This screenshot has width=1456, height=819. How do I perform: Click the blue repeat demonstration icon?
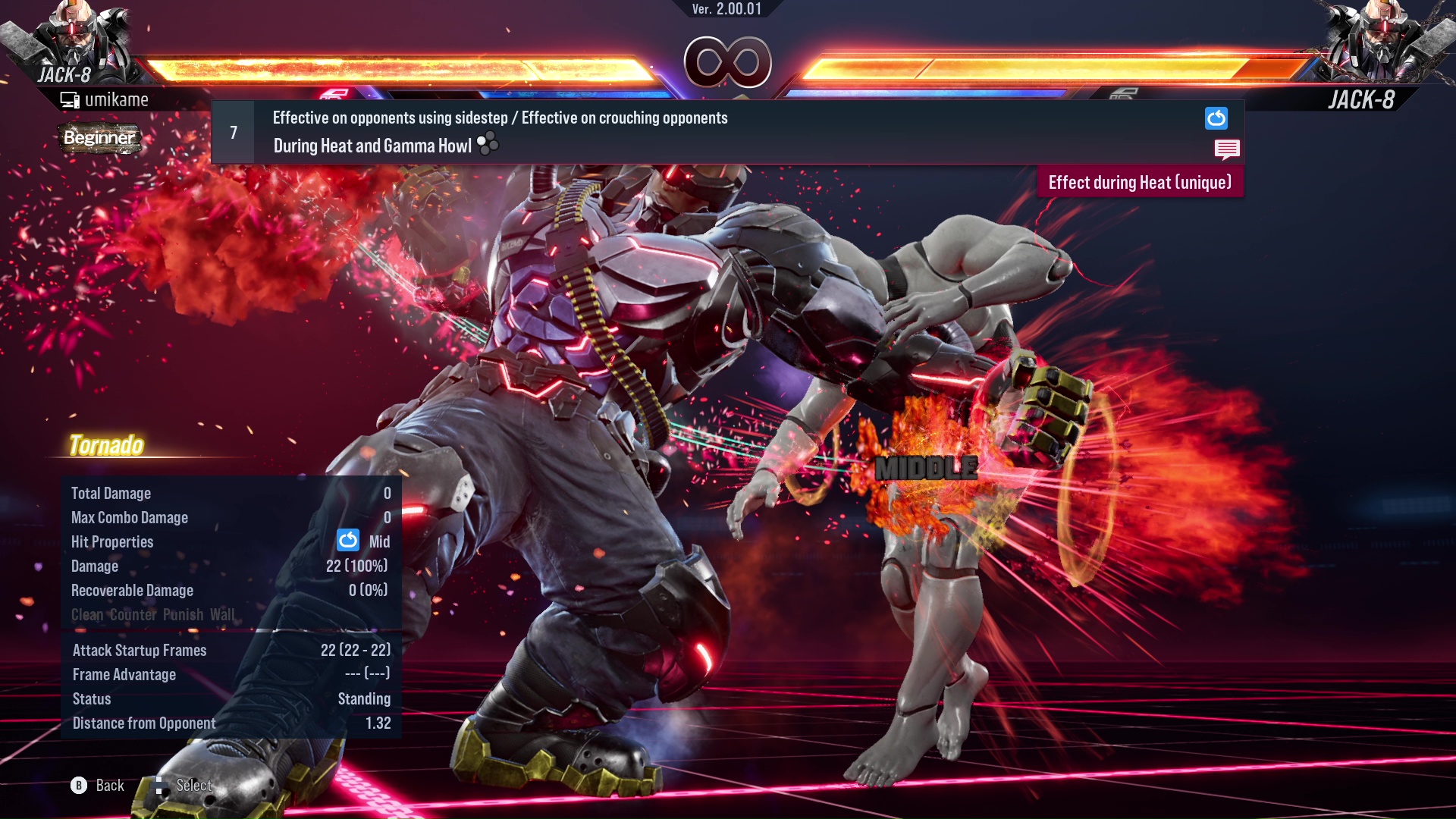click(1216, 118)
